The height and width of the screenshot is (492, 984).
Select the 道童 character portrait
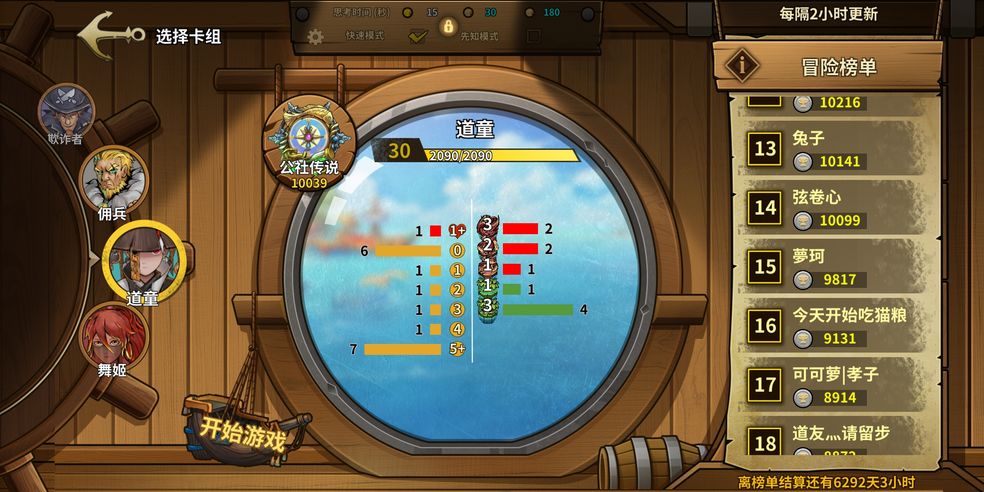tap(144, 258)
